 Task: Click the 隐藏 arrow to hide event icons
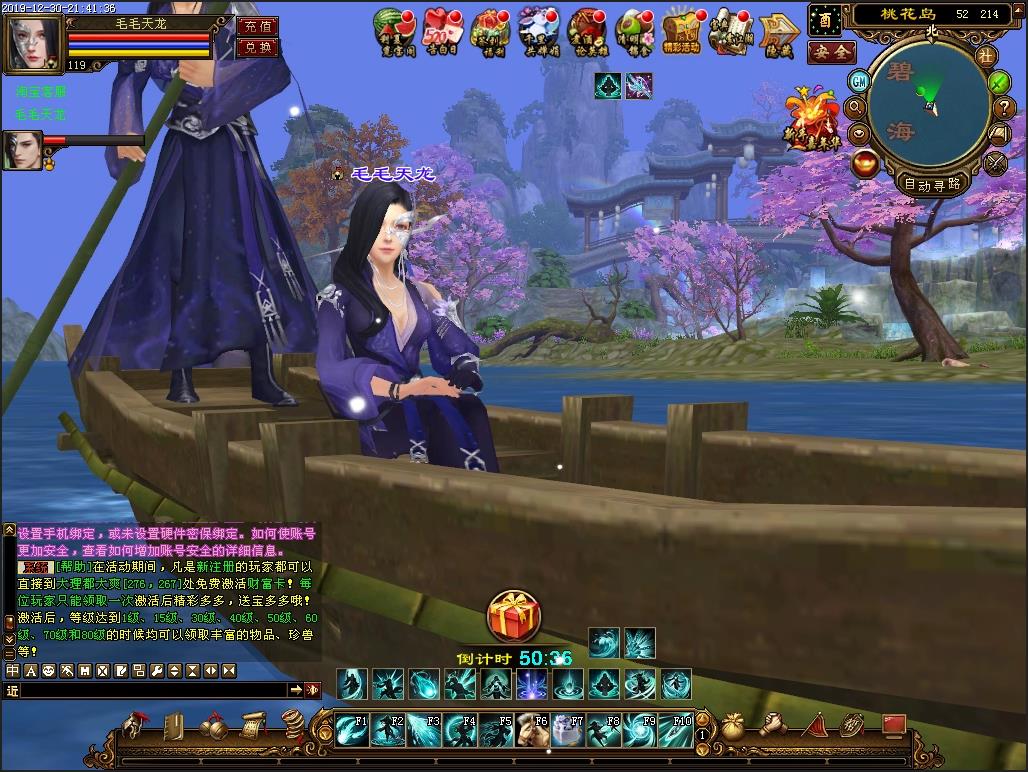pos(777,32)
